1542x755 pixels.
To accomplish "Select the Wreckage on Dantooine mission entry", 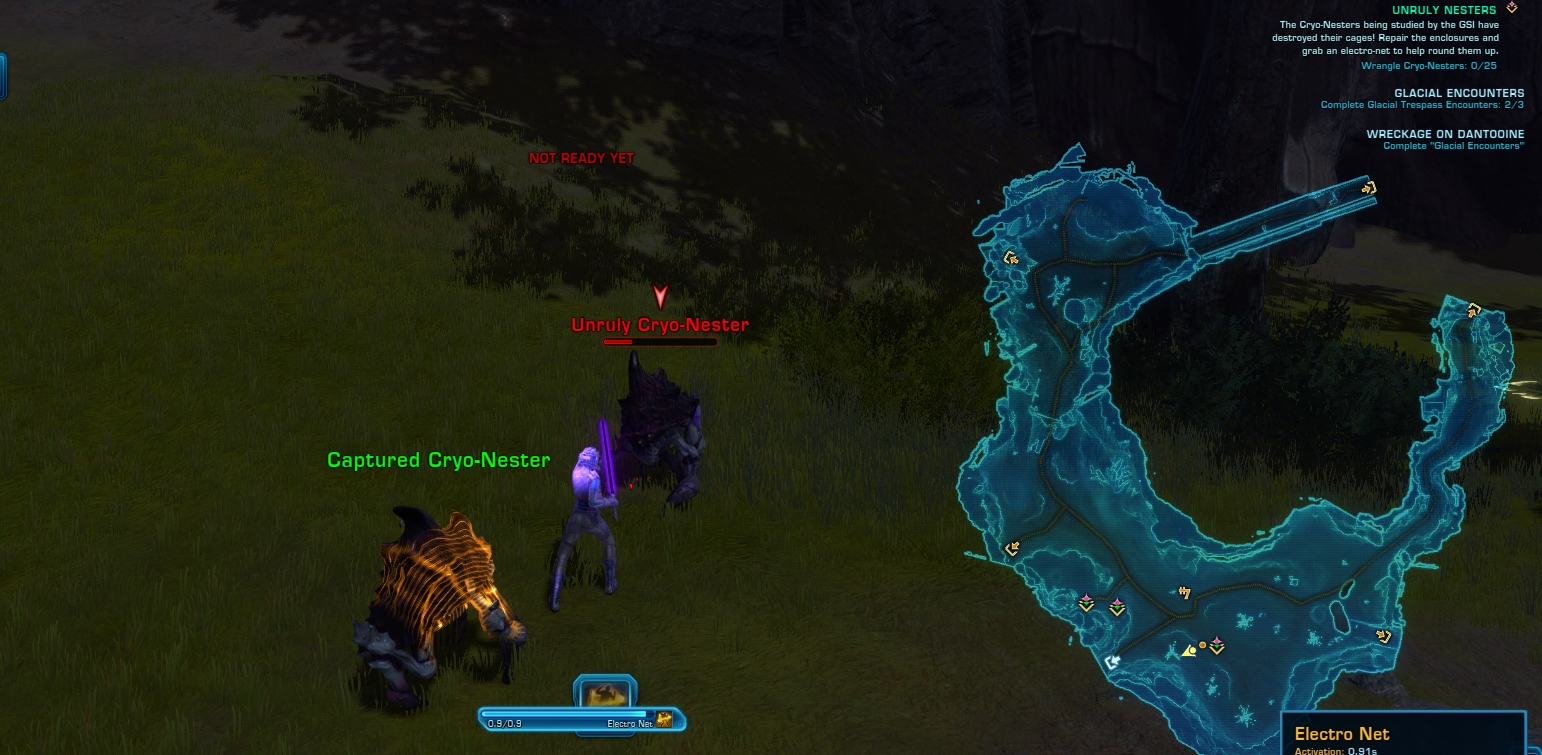I will point(1445,134).
